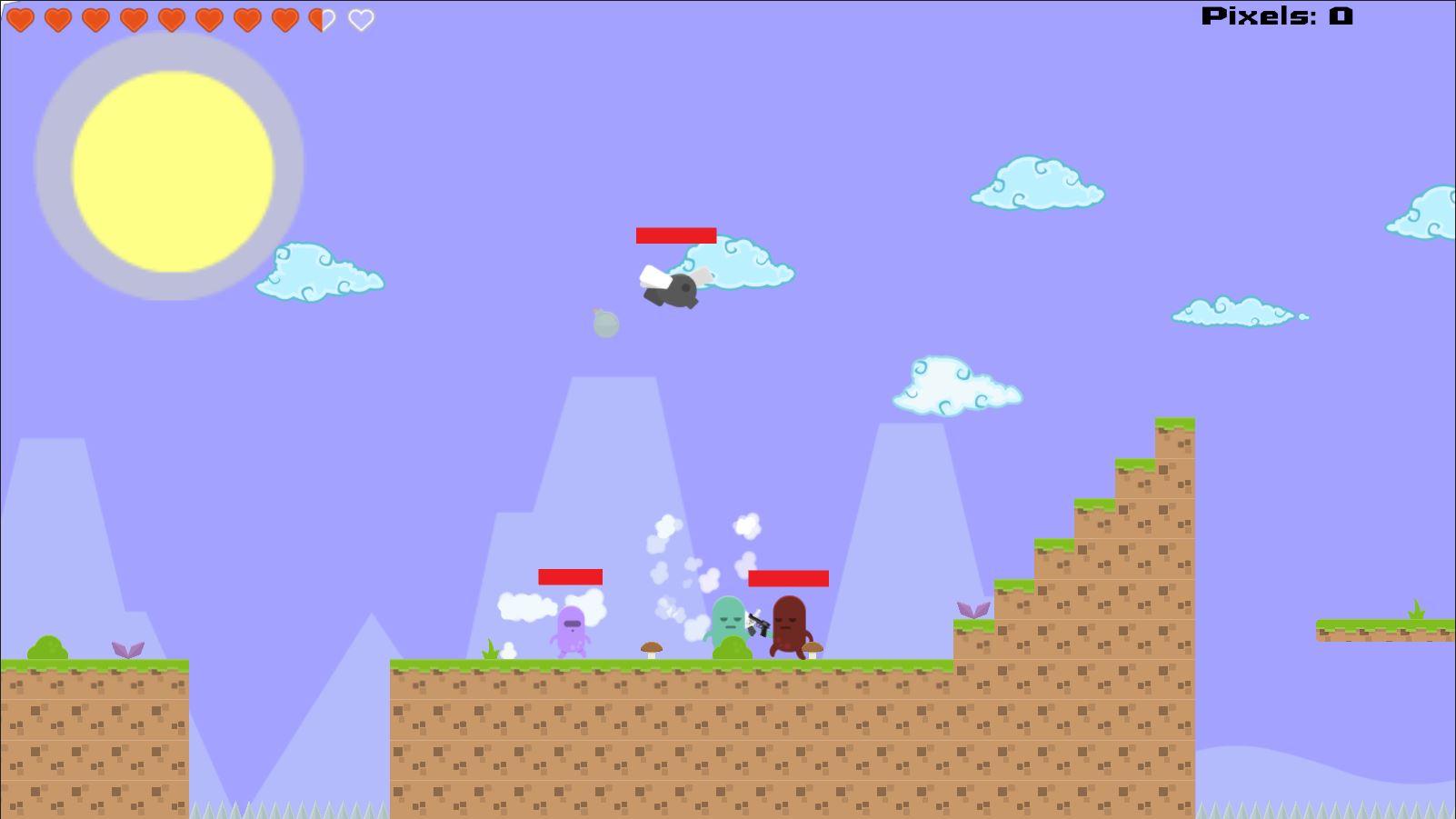Click the green bush on the left ledge

point(50,647)
